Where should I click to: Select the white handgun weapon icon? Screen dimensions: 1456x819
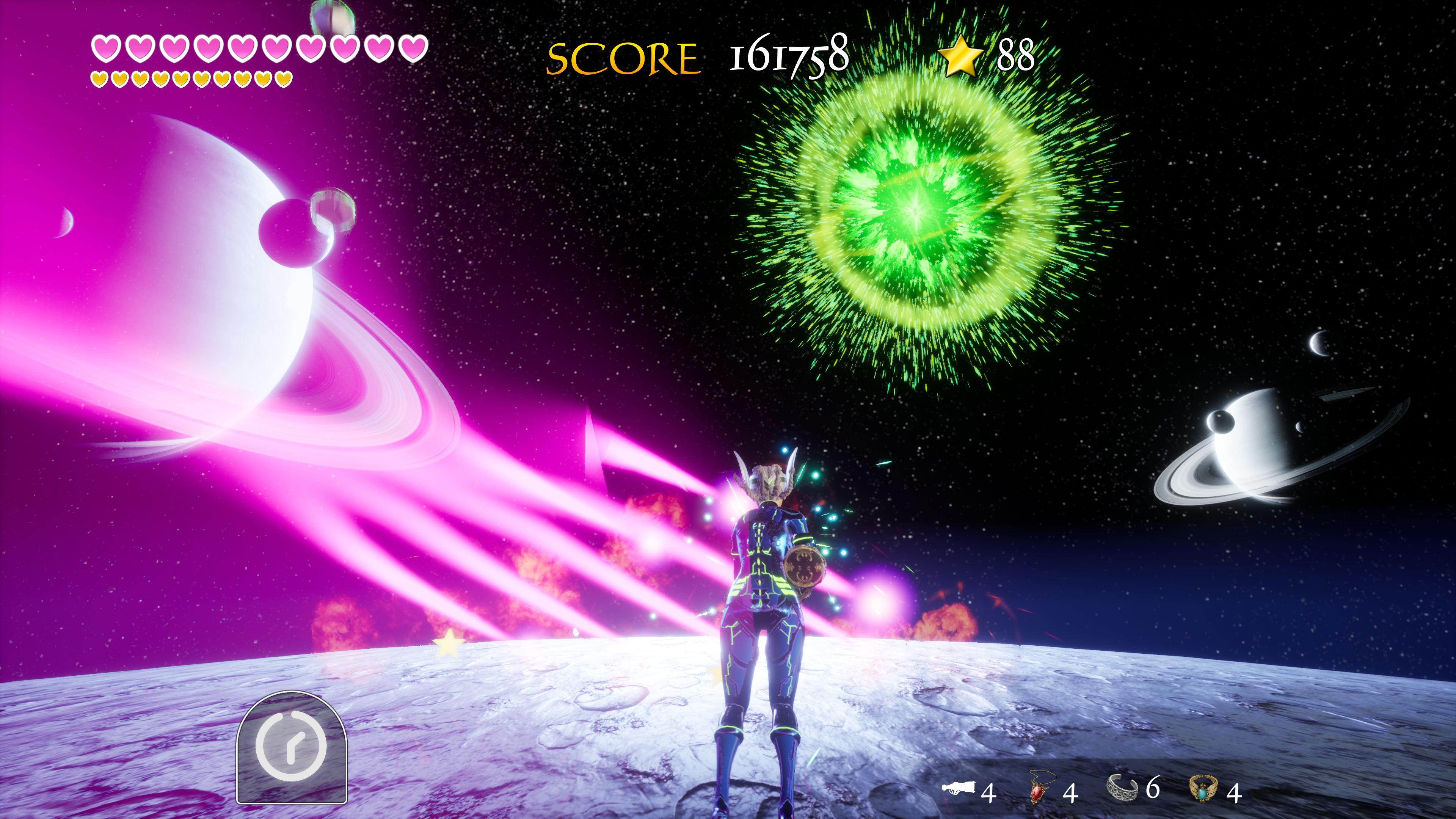click(959, 788)
